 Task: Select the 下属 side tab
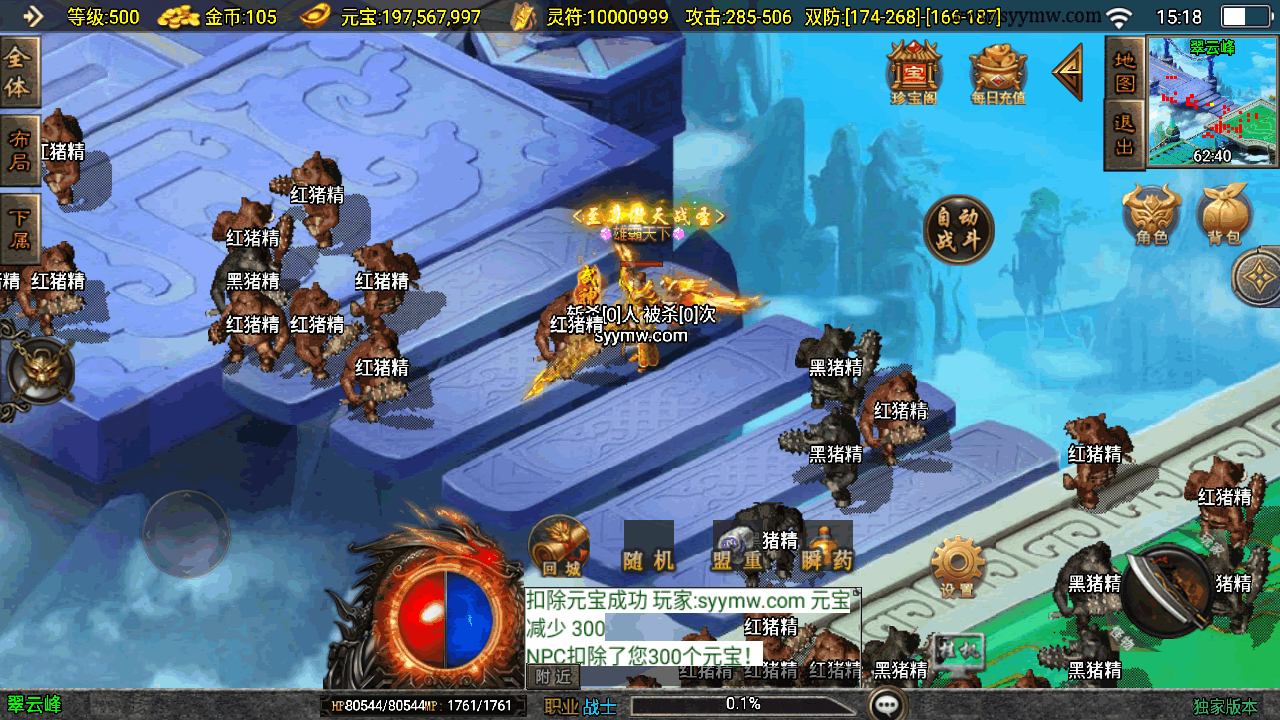click(x=19, y=228)
